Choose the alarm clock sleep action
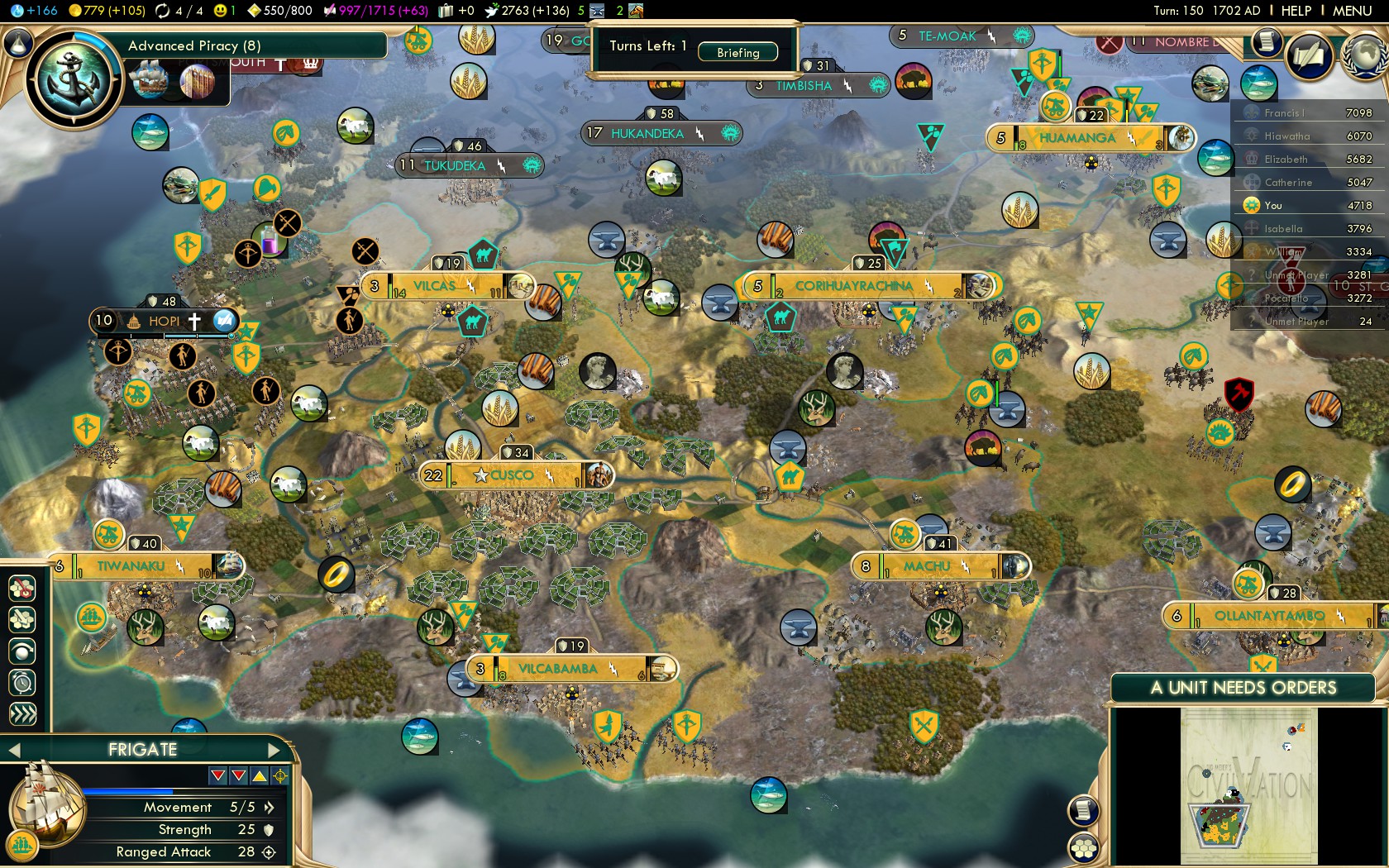Image resolution: width=1389 pixels, height=868 pixels. (22, 682)
